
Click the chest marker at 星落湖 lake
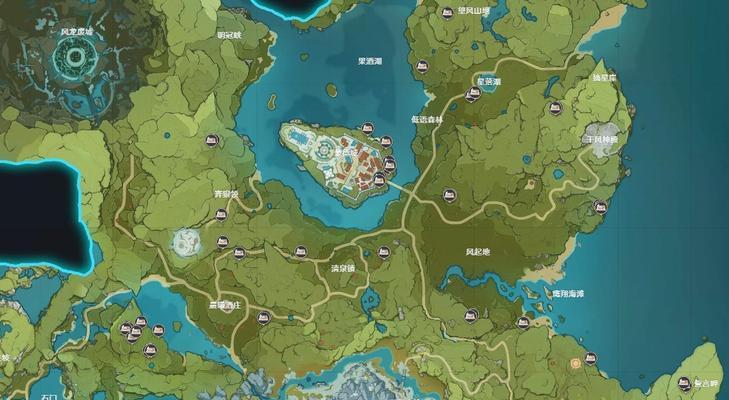[471, 95]
